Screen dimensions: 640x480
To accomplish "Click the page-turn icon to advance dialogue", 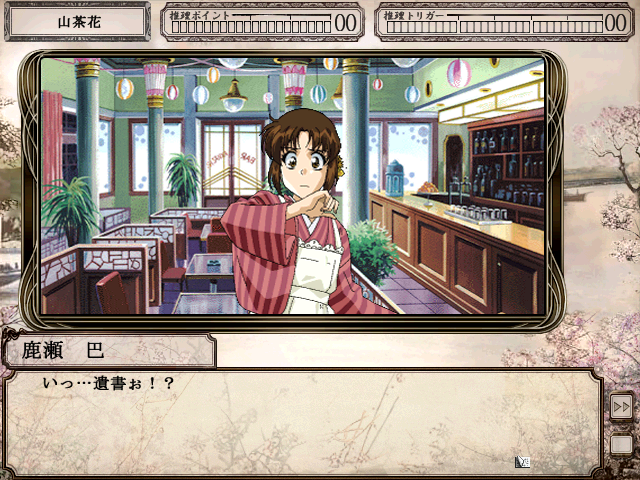I will 522,461.
